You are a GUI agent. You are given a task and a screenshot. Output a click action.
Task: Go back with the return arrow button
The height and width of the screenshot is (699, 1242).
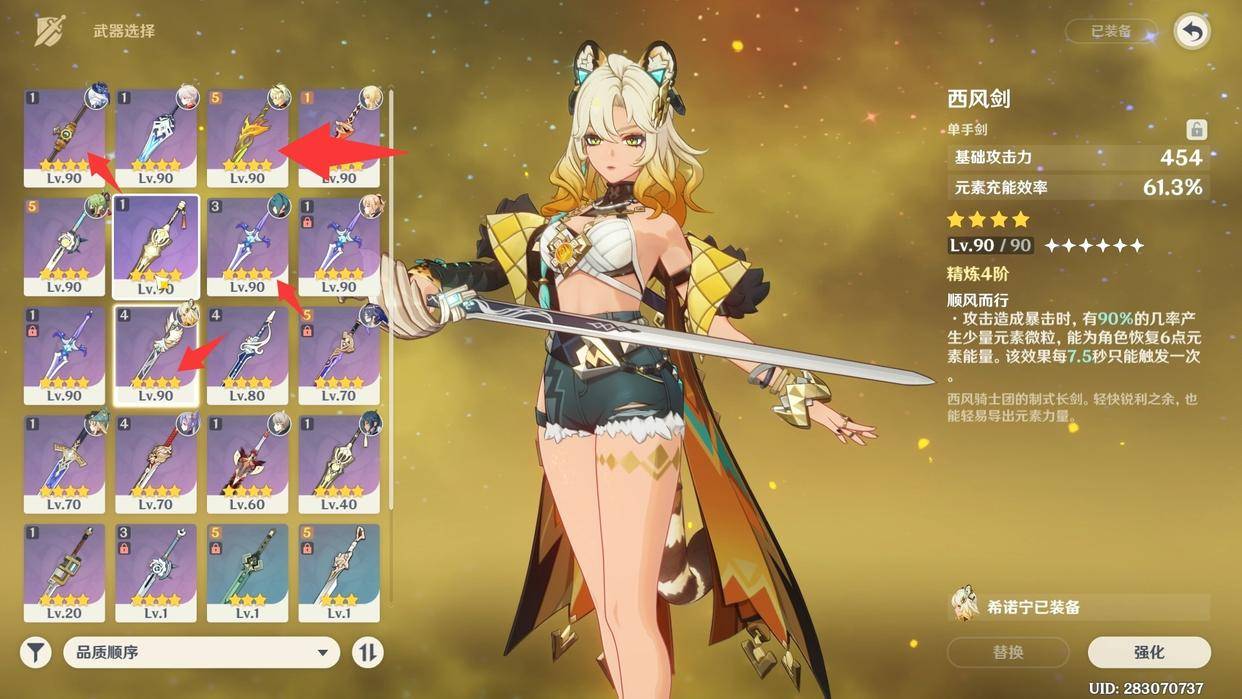(x=1191, y=31)
